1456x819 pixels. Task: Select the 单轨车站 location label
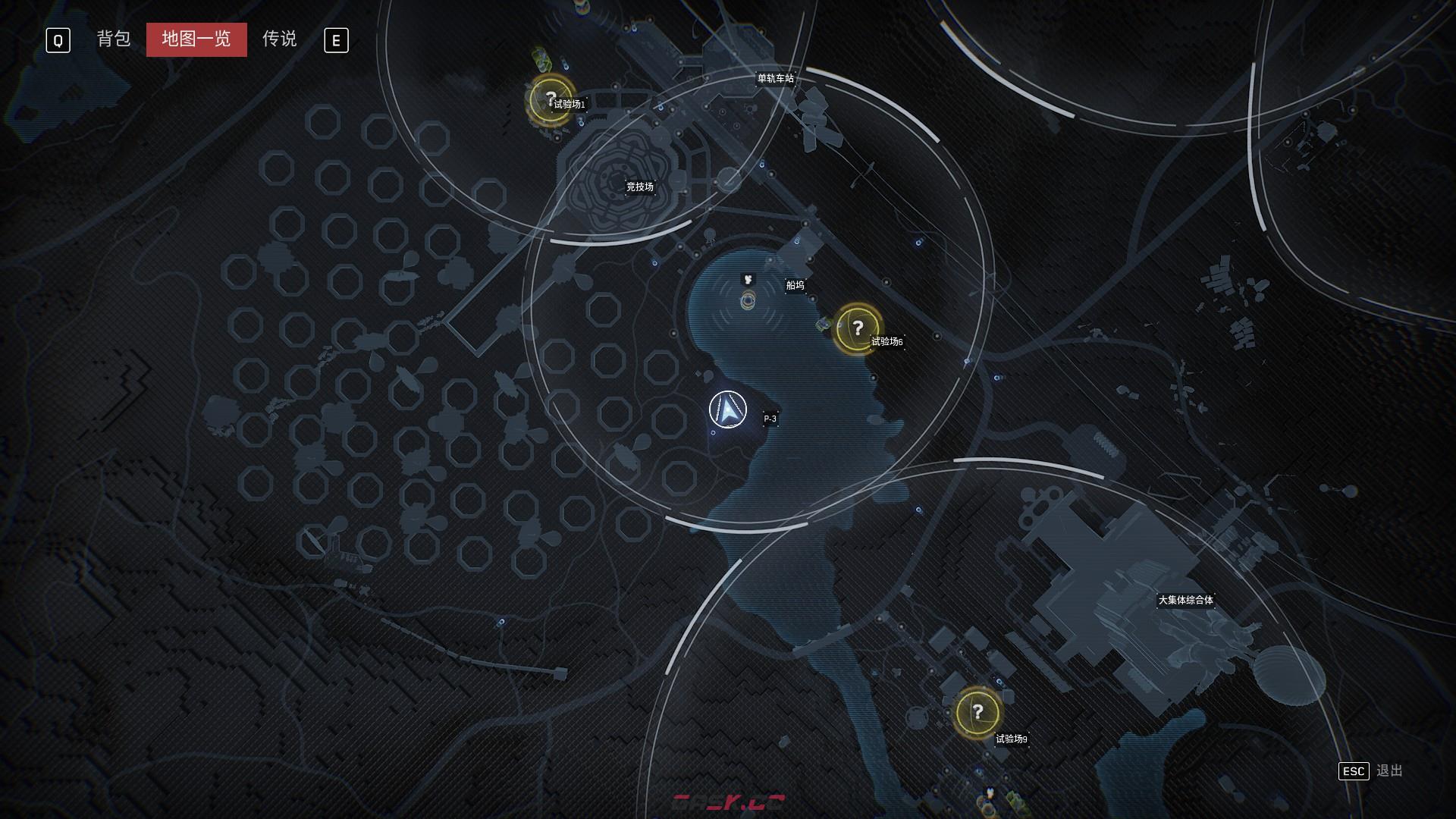(775, 78)
